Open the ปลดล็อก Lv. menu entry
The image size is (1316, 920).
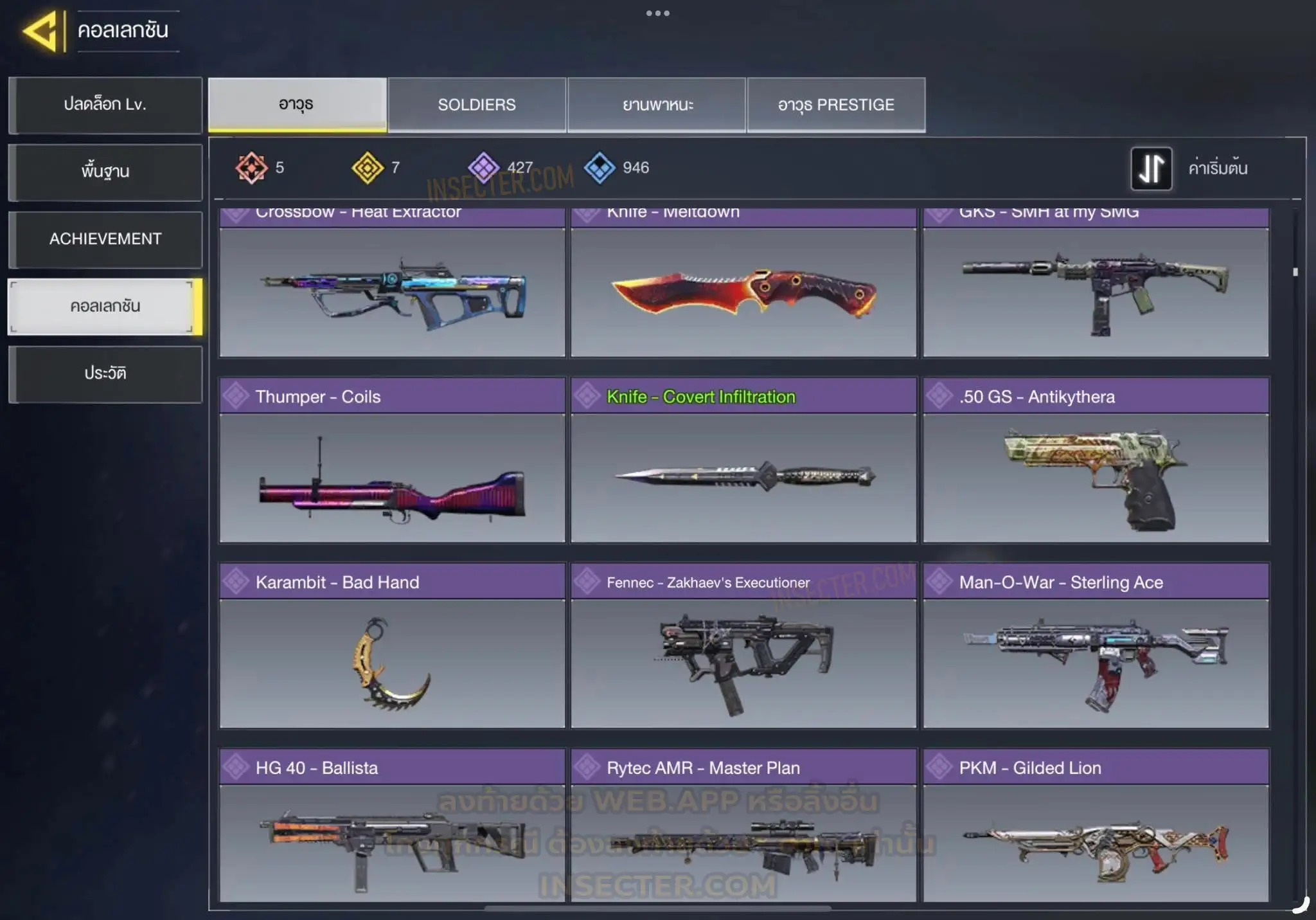tap(105, 105)
